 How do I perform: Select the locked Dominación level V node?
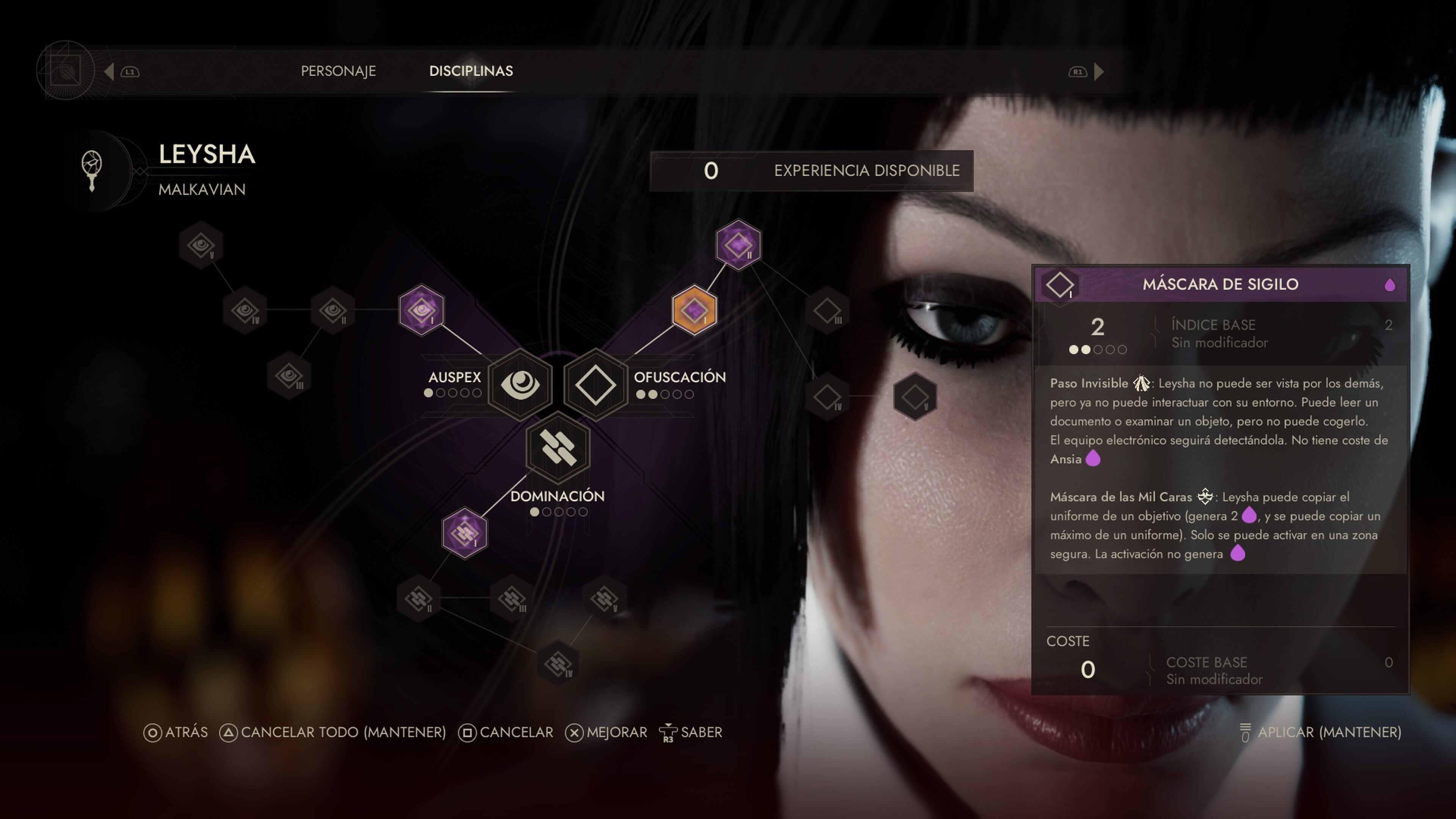[x=604, y=598]
